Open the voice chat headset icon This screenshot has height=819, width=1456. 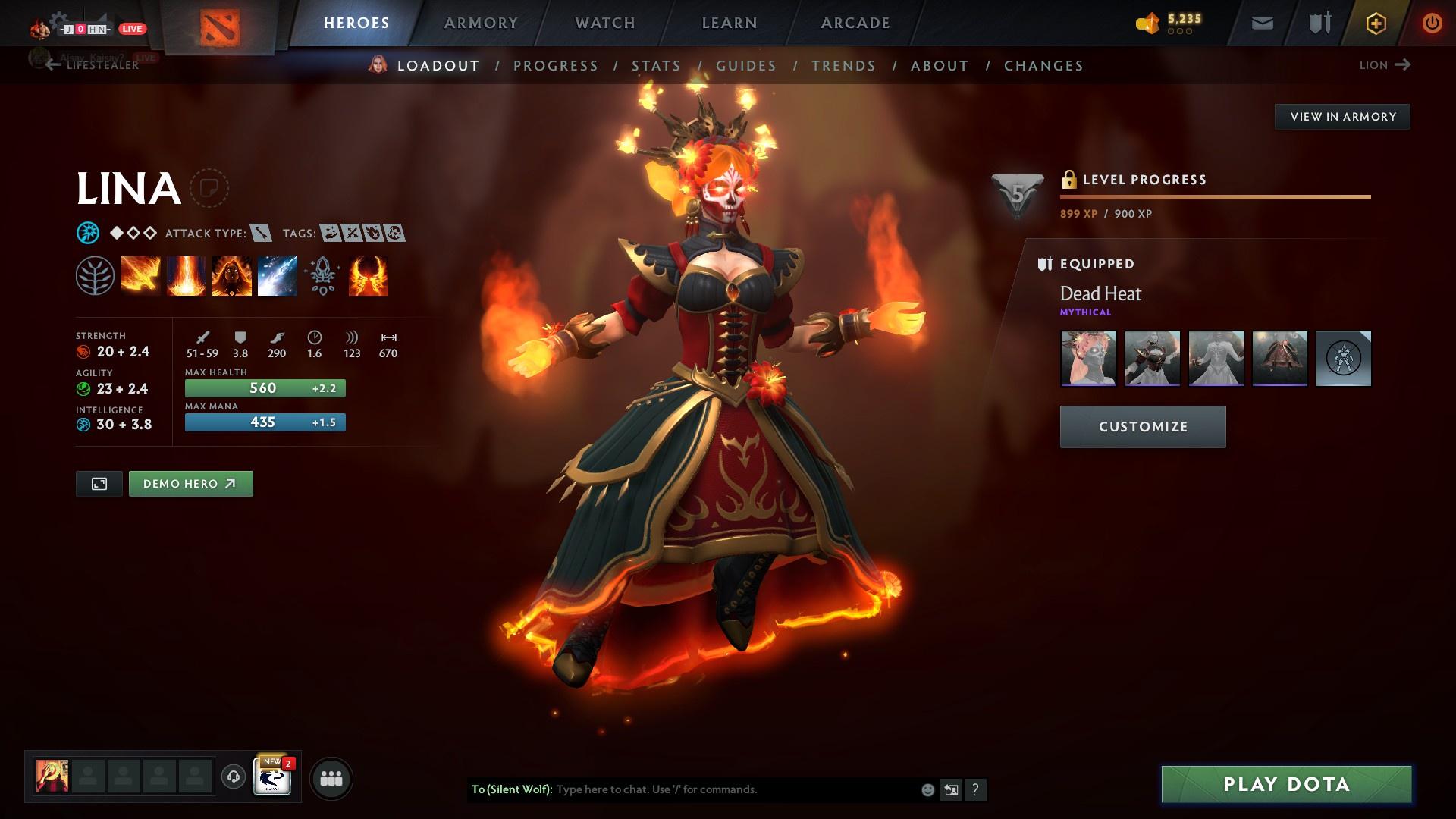pyautogui.click(x=232, y=777)
